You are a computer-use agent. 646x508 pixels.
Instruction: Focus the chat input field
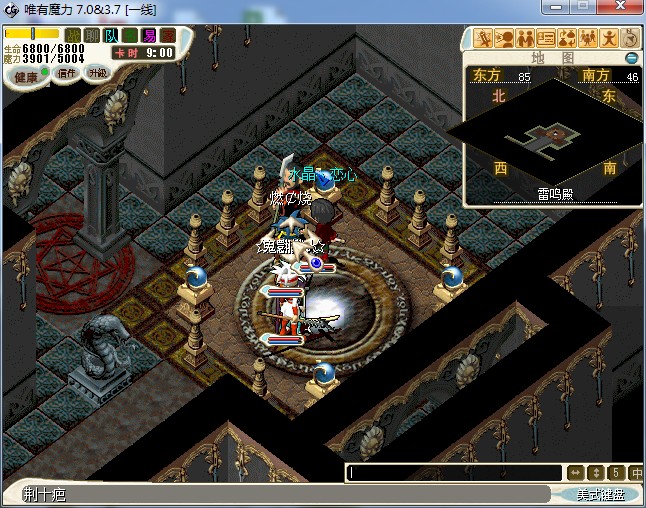pyautogui.click(x=455, y=473)
